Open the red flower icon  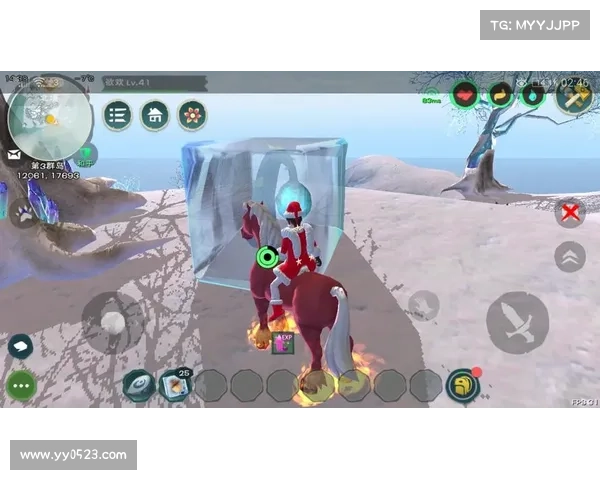[191, 115]
